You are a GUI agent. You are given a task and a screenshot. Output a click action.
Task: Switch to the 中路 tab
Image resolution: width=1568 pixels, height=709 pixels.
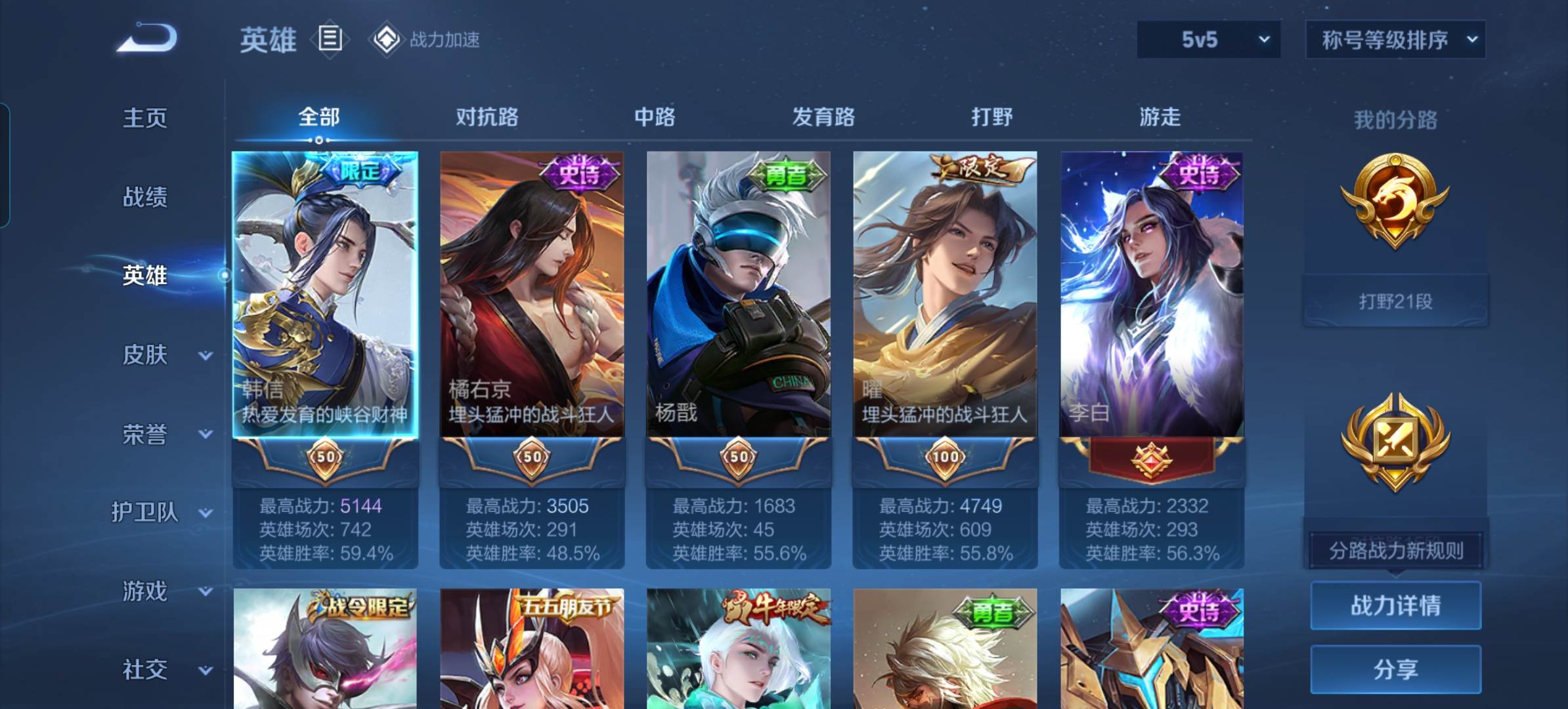pos(655,117)
